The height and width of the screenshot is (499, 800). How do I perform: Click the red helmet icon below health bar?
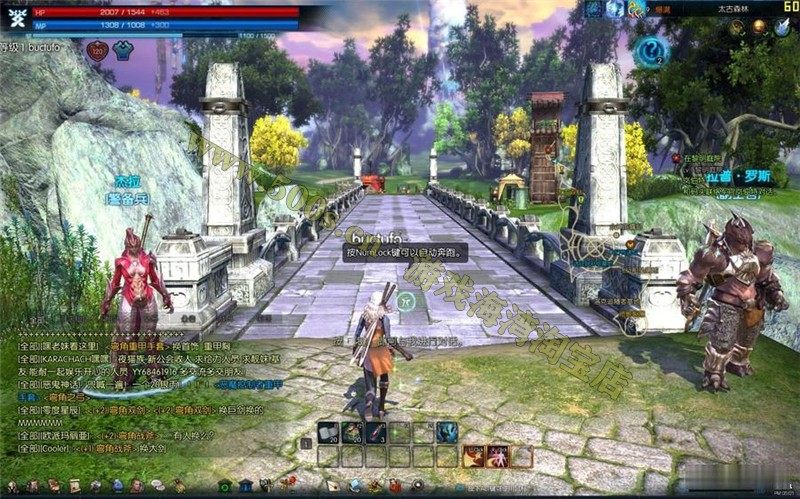99,50
